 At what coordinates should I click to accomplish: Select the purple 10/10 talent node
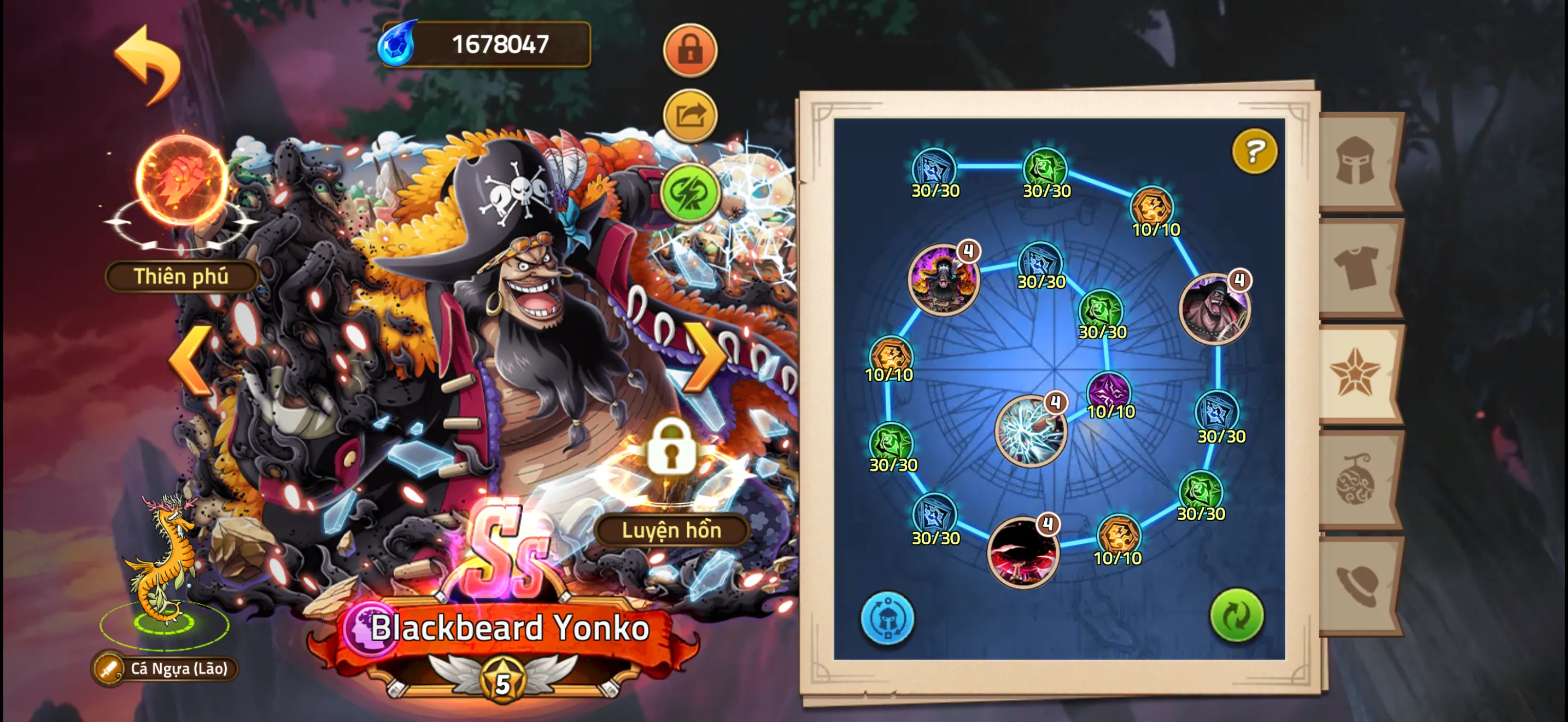pos(1108,392)
